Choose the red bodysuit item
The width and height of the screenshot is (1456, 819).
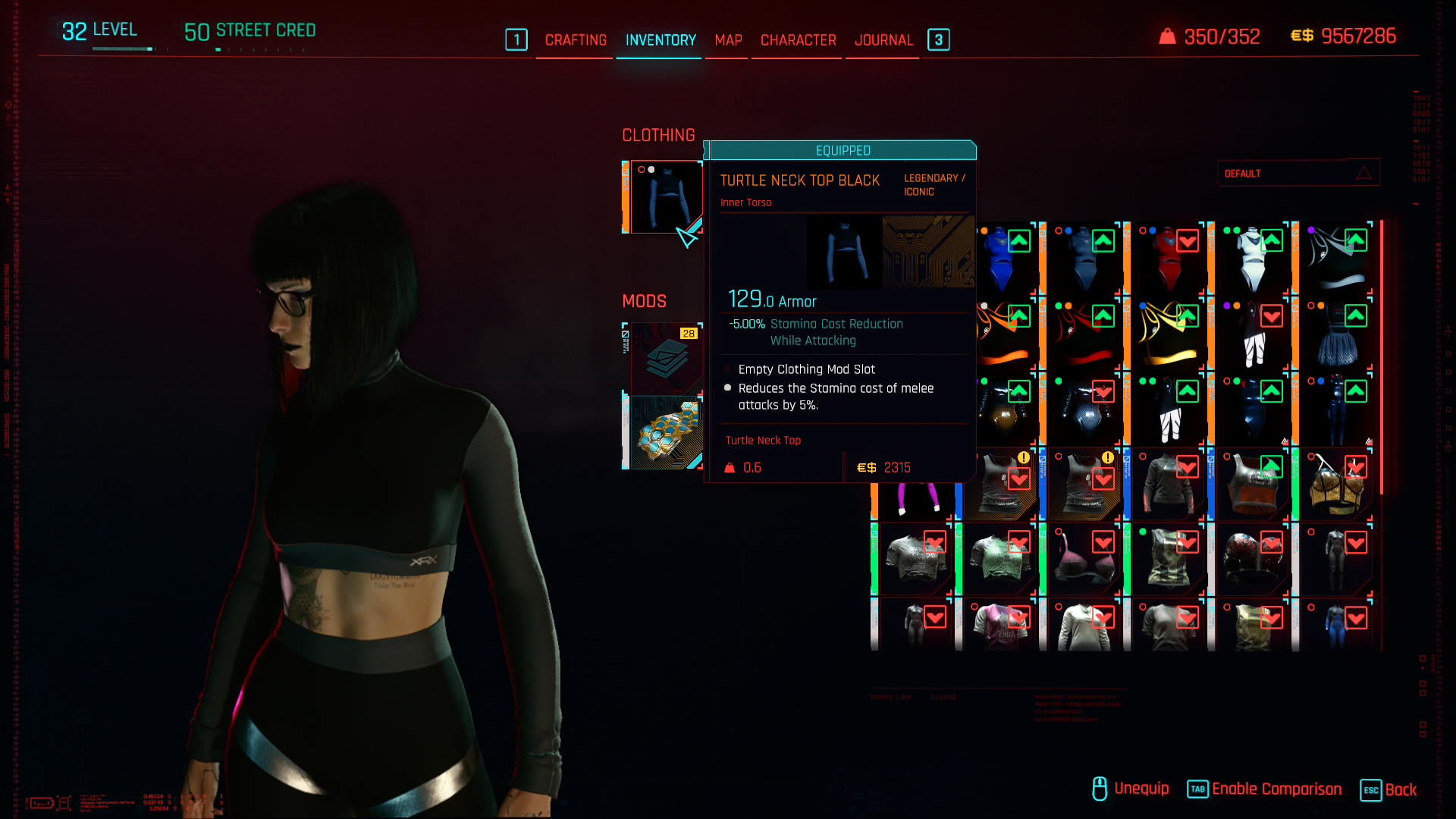point(1168,259)
